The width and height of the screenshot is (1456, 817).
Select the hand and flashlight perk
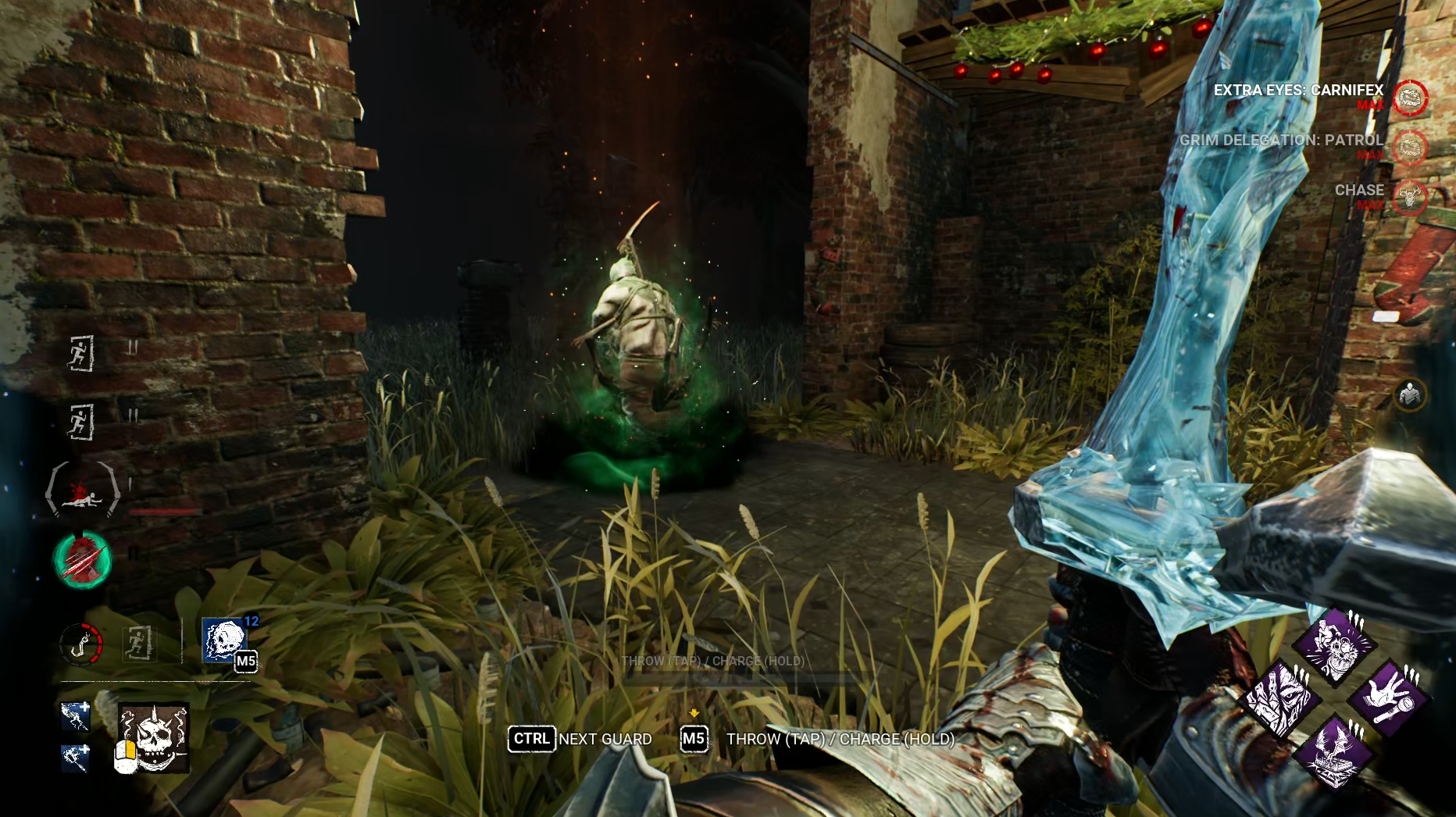click(x=1390, y=699)
